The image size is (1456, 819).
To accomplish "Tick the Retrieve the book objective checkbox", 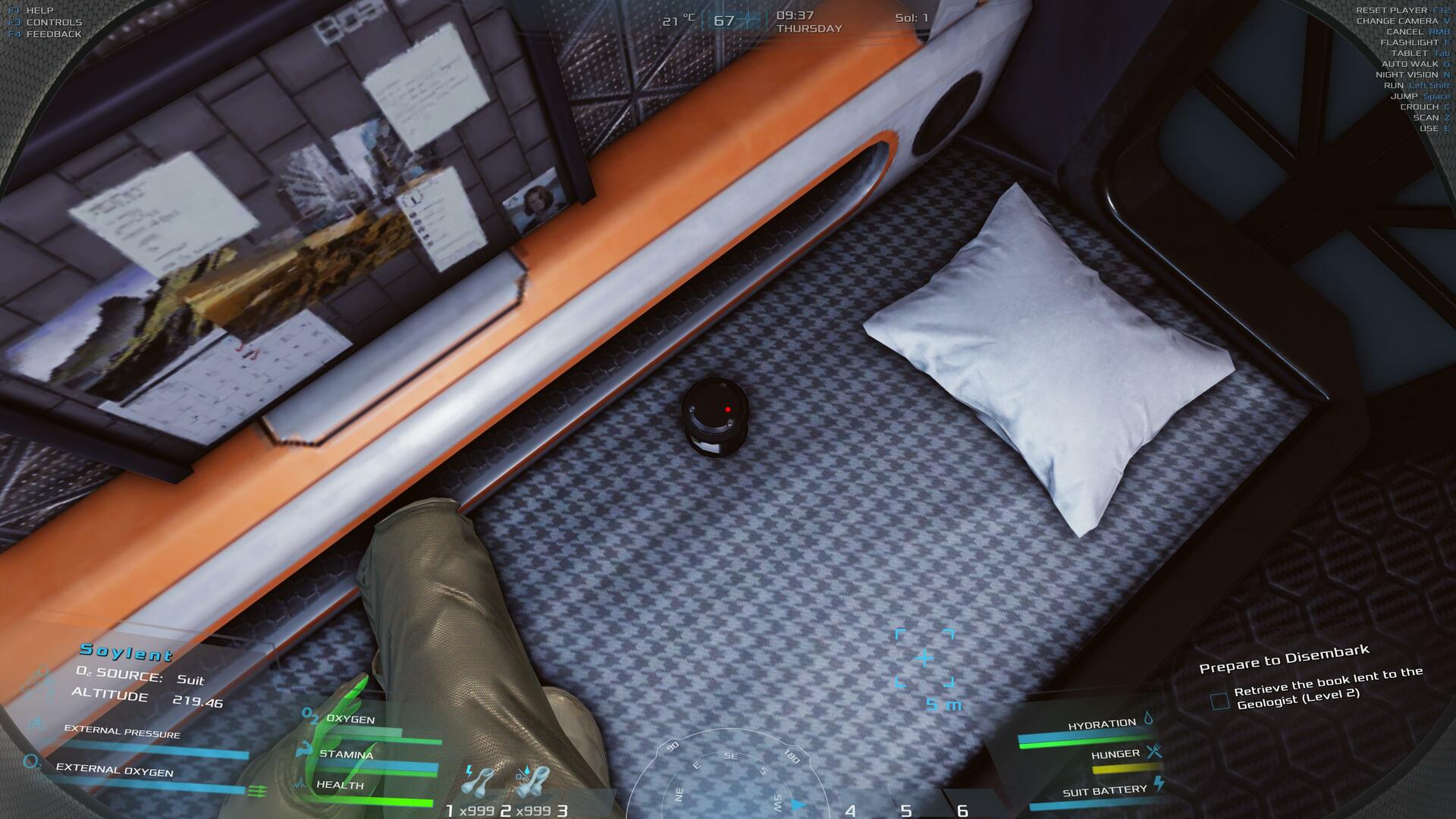I will coord(1219,701).
